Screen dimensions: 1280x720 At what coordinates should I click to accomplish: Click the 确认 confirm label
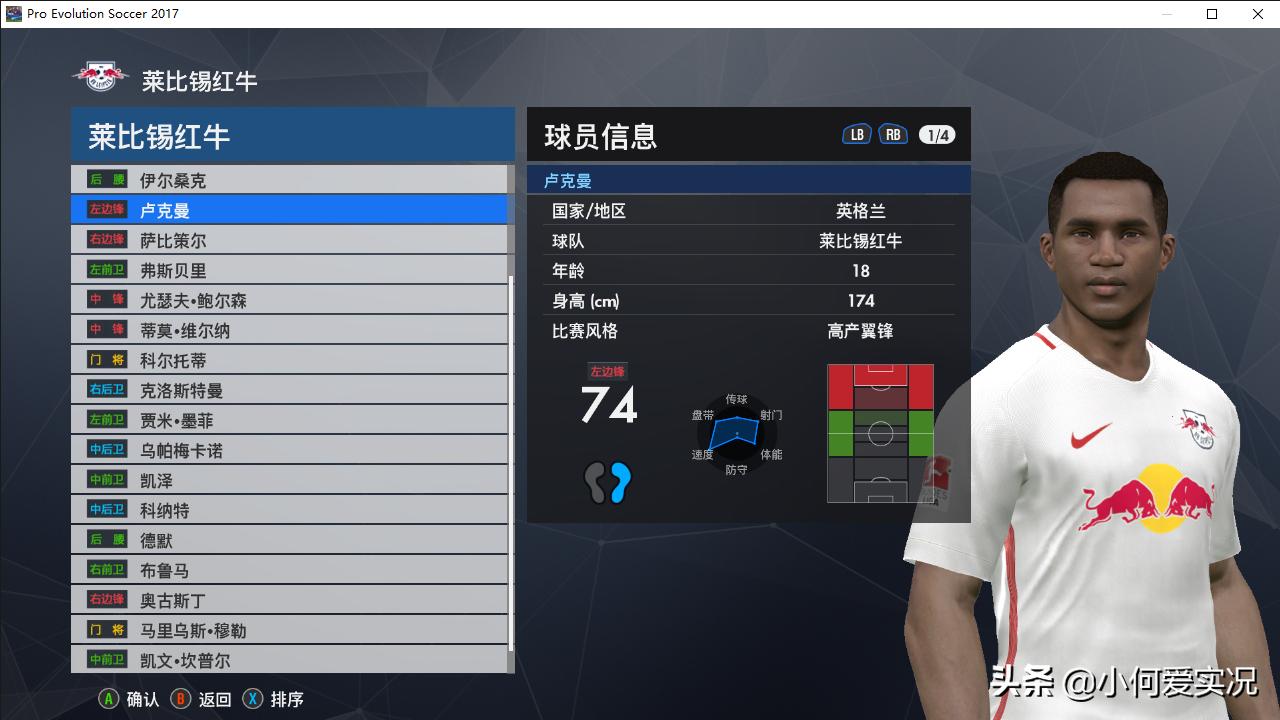[x=140, y=699]
